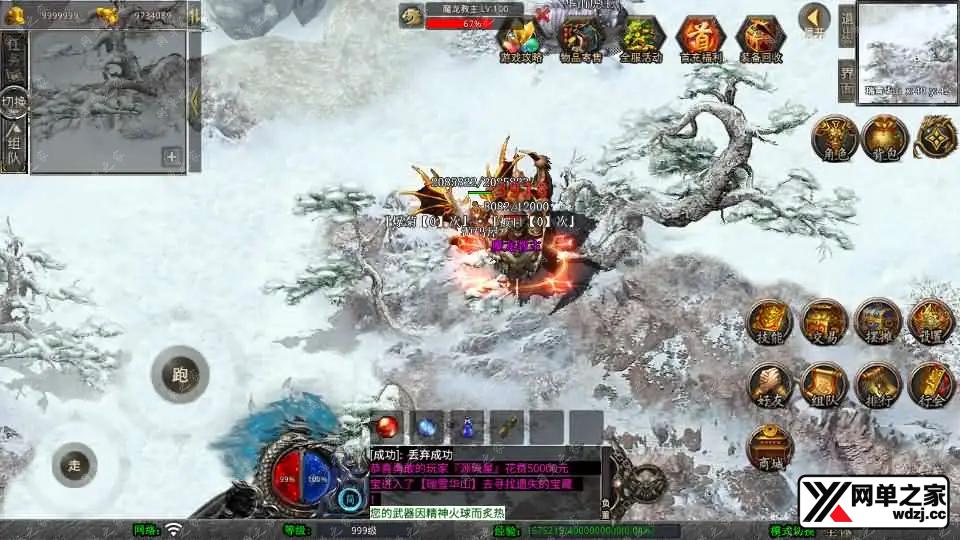Open the 行会 guild menu
This screenshot has height=540, width=960.
point(931,385)
